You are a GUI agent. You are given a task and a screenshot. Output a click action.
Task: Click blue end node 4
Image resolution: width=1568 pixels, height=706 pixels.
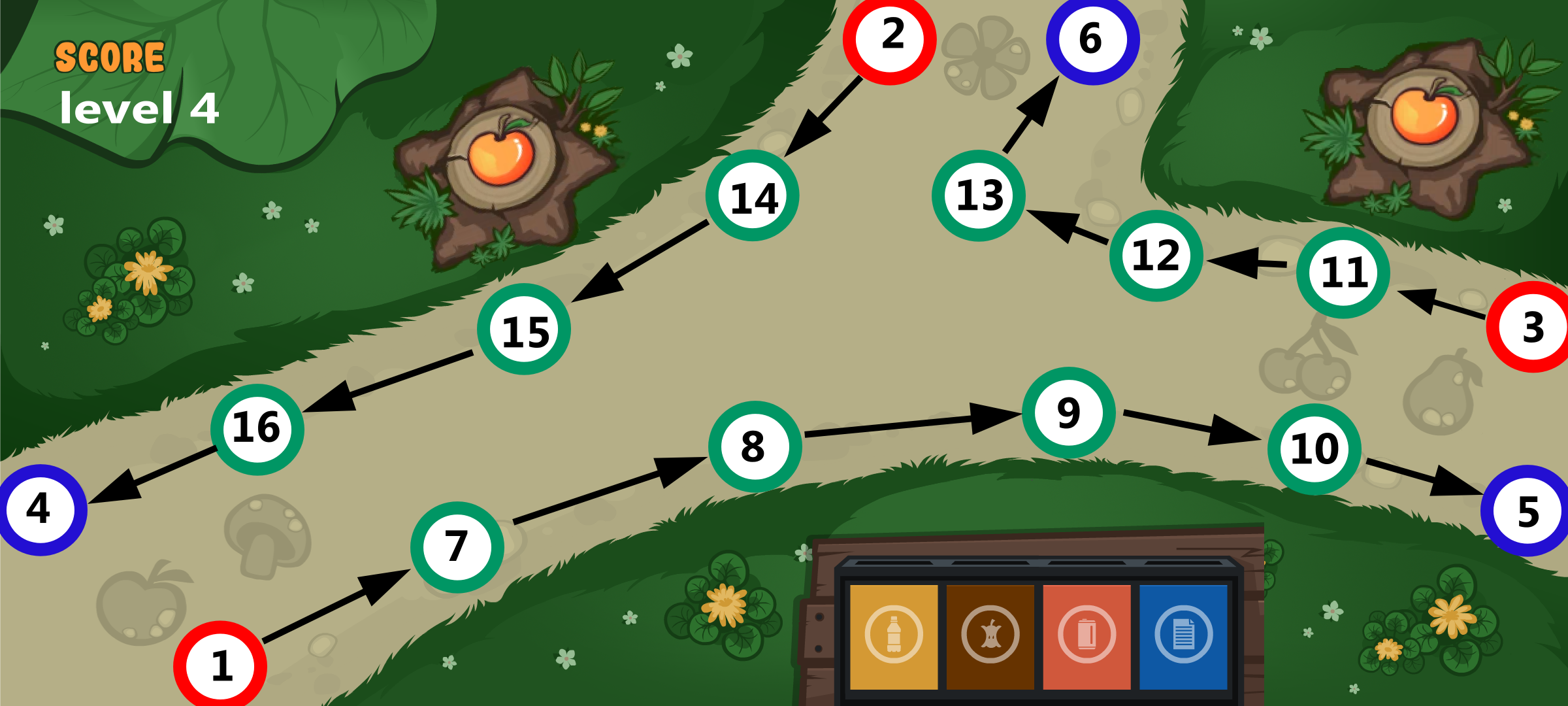pos(41,510)
